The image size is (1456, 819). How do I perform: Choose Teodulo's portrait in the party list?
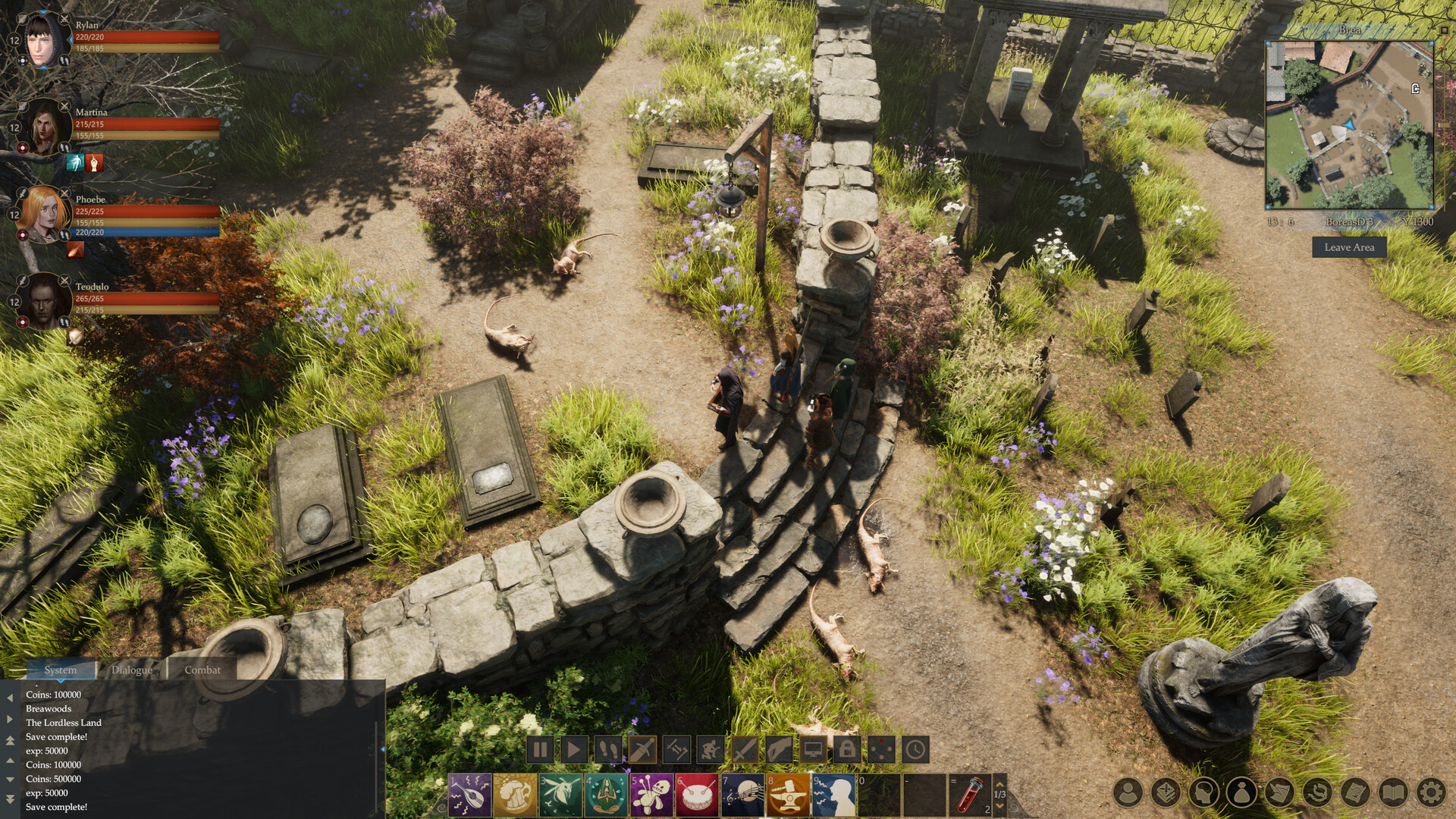click(44, 301)
